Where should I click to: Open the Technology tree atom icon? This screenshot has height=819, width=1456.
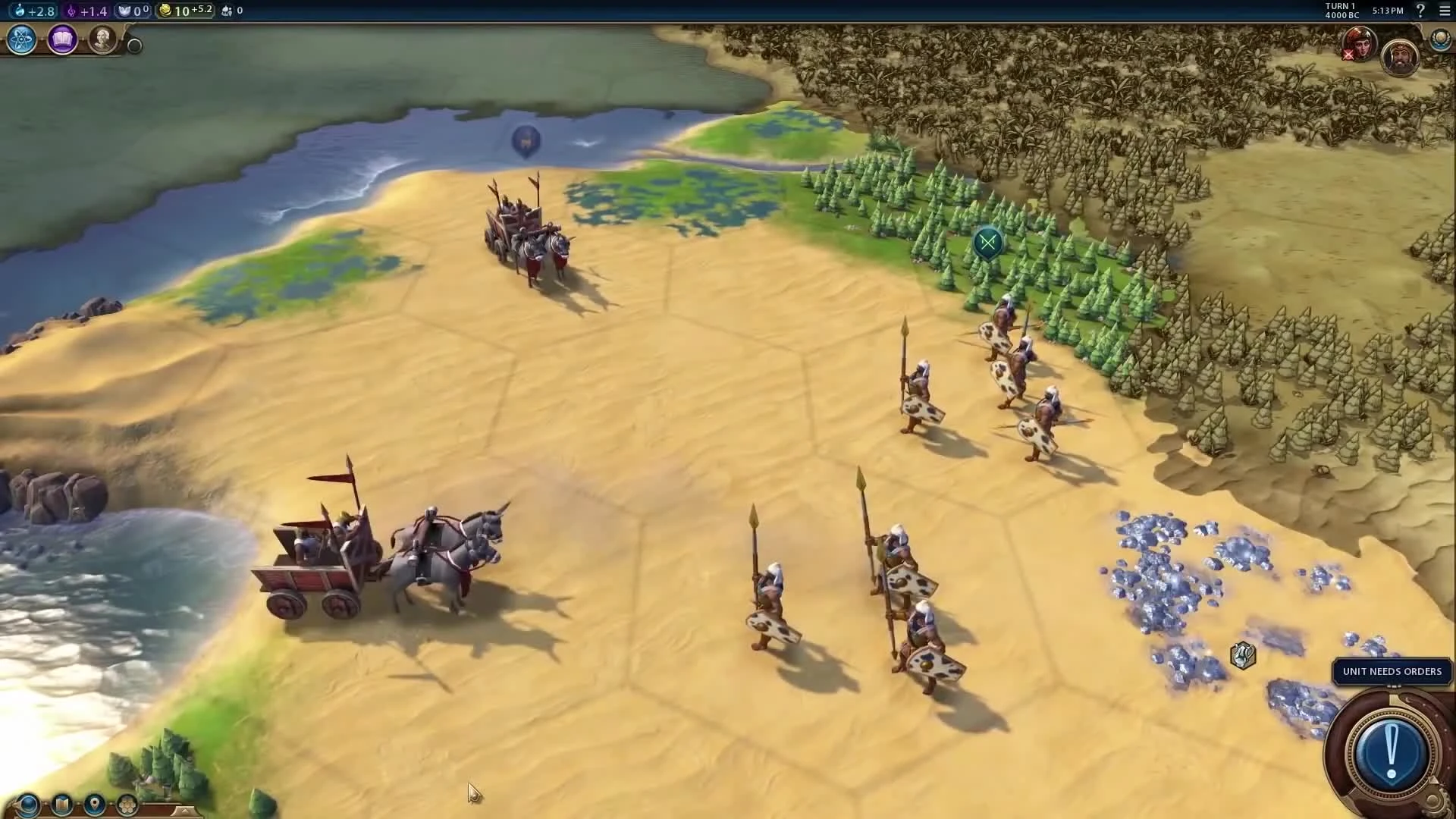(x=20, y=40)
